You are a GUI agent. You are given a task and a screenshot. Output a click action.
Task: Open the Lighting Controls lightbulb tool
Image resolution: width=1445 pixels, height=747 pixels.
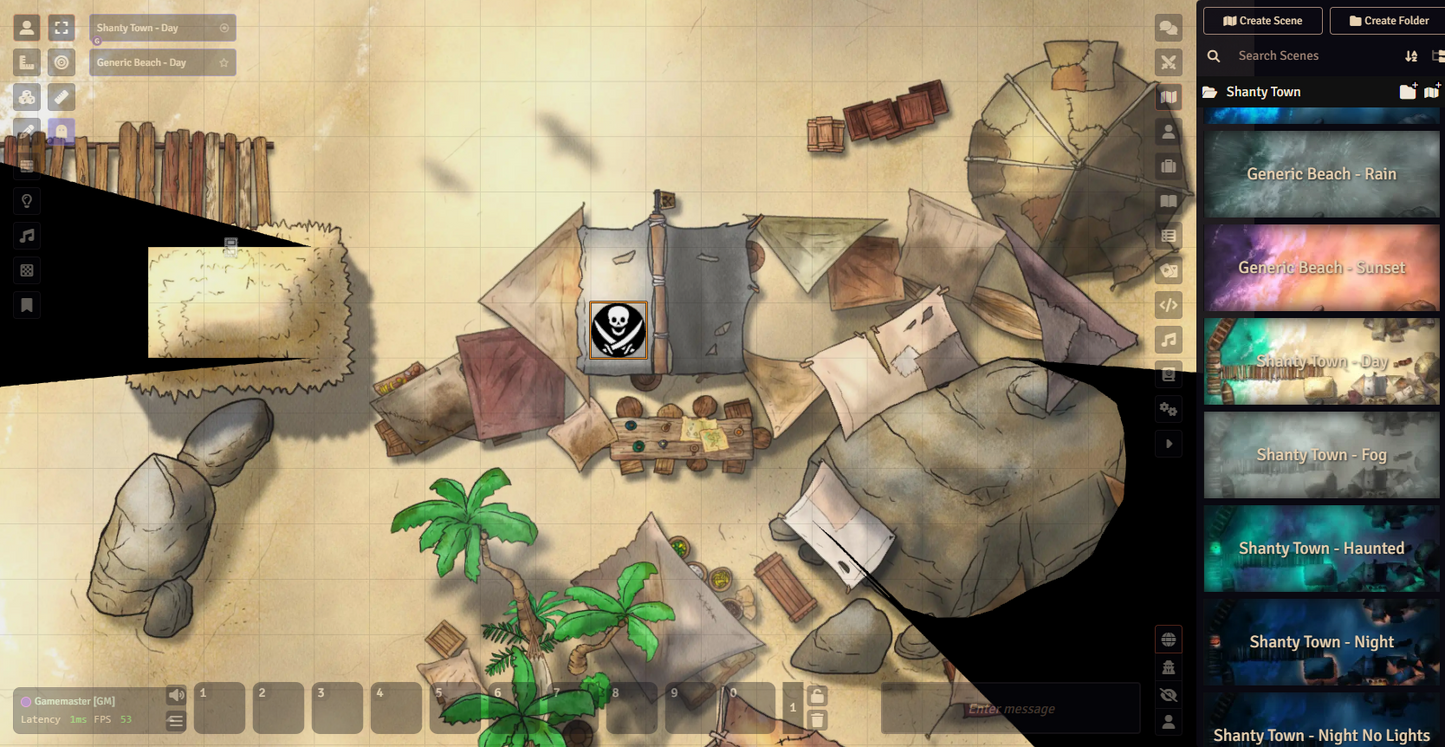coord(27,201)
